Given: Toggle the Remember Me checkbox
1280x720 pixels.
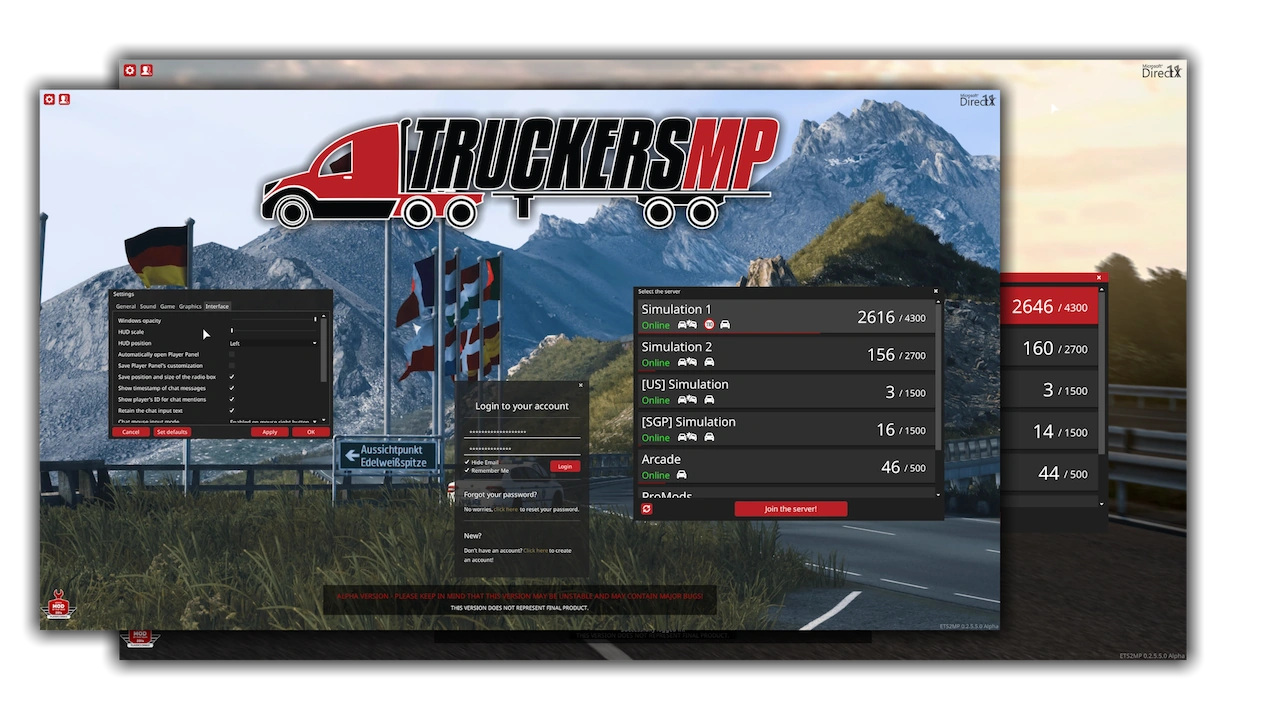Looking at the screenshot, I should tap(467, 470).
